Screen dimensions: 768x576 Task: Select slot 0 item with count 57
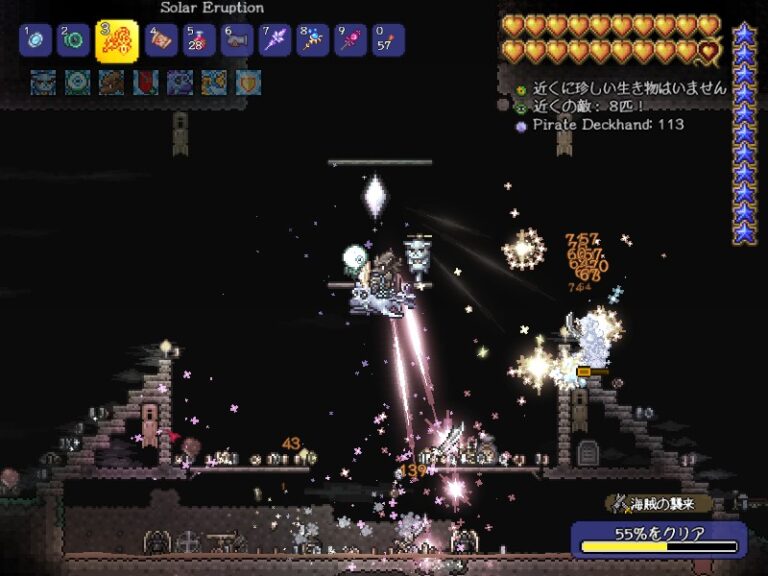(387, 41)
